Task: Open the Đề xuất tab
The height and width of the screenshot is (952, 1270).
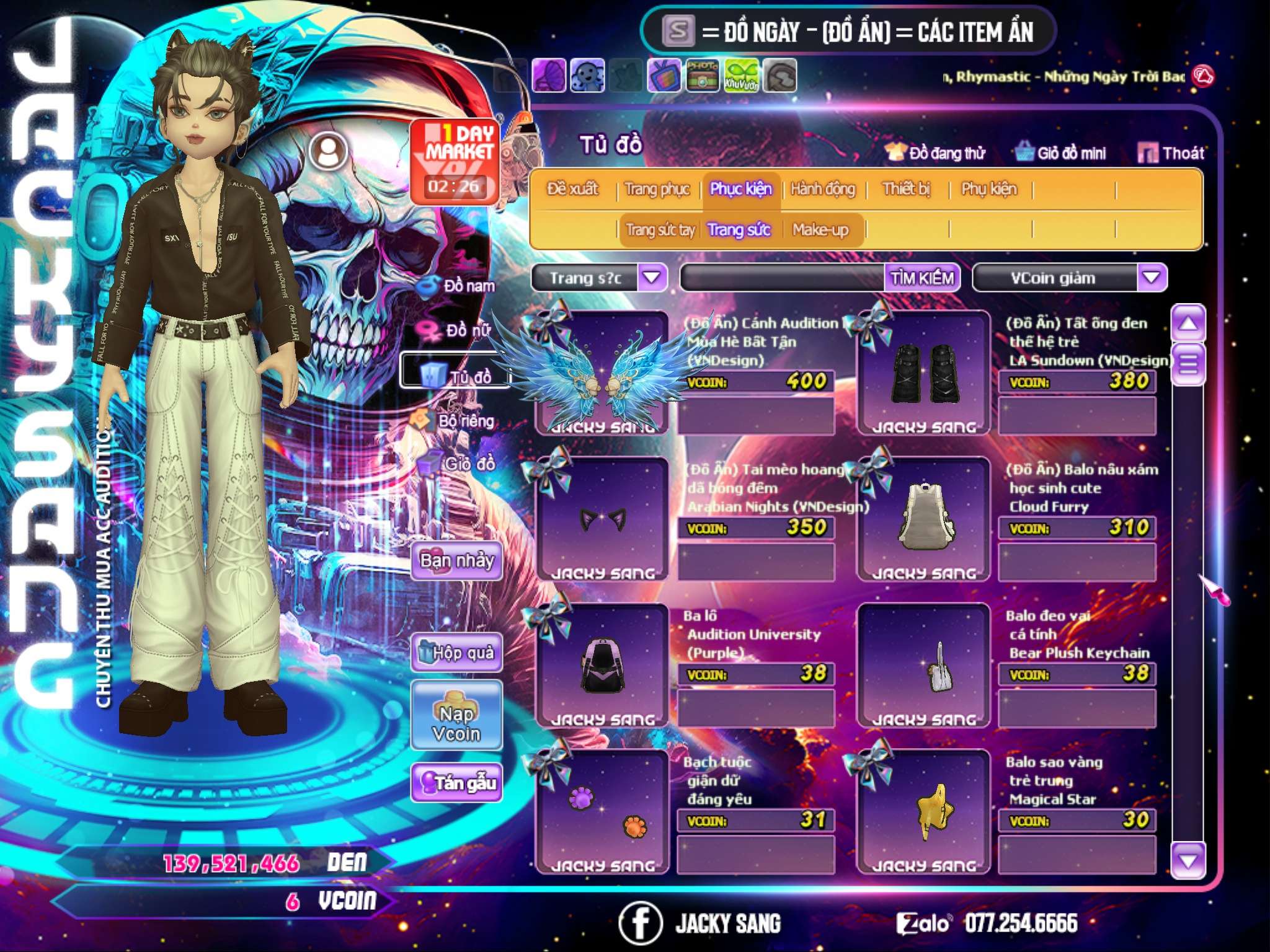Action: coord(572,189)
